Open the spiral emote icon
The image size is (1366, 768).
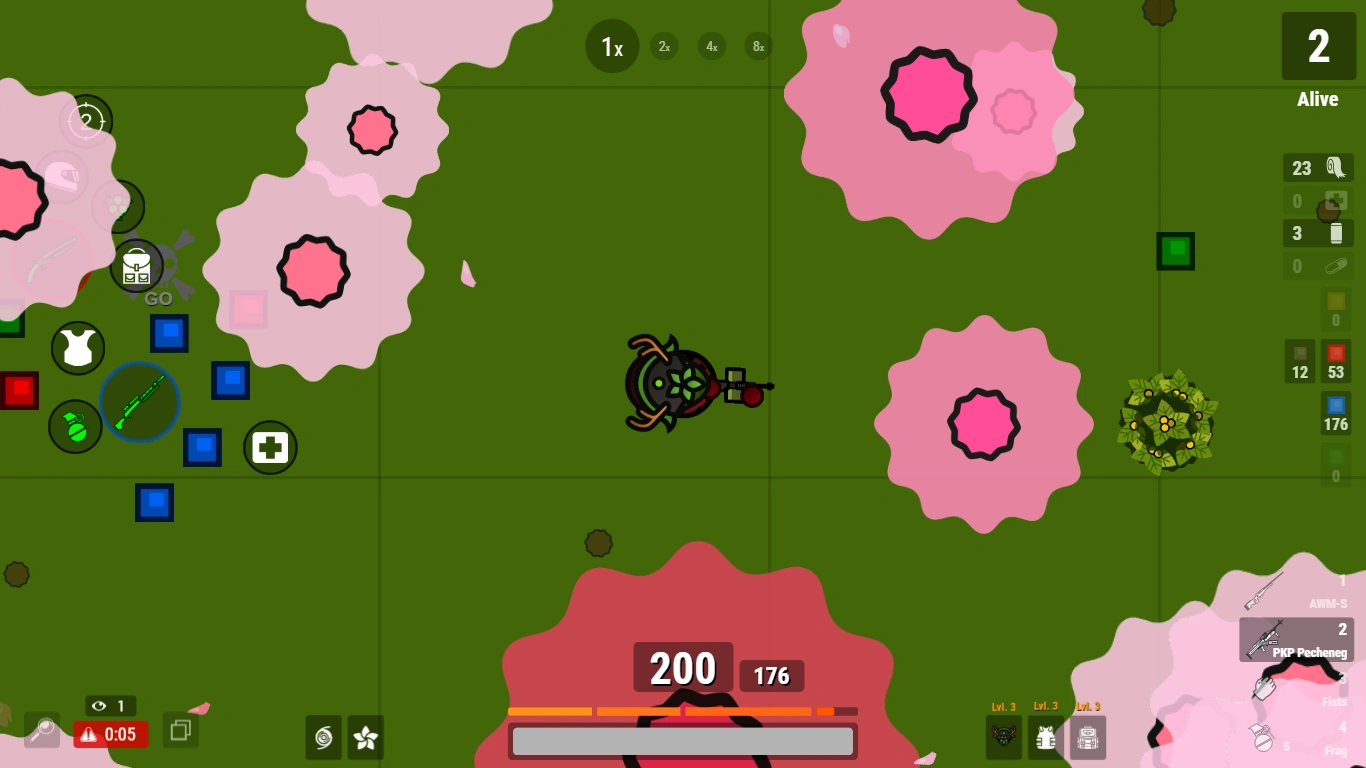click(x=323, y=738)
